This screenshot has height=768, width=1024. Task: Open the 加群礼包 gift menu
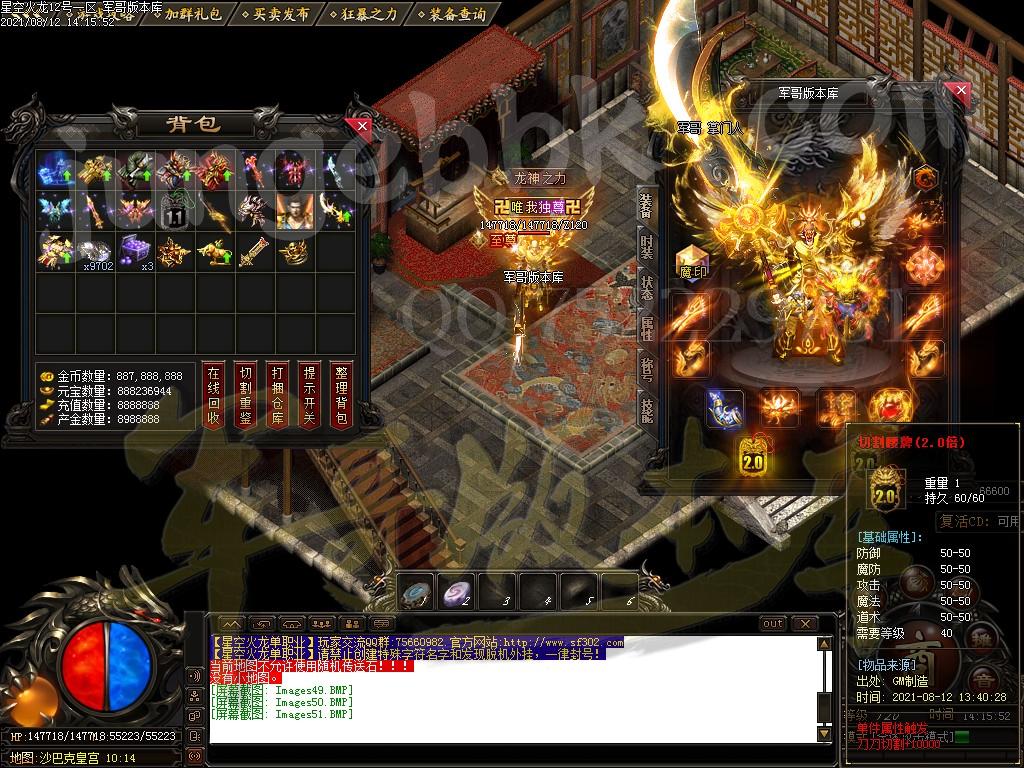point(193,14)
